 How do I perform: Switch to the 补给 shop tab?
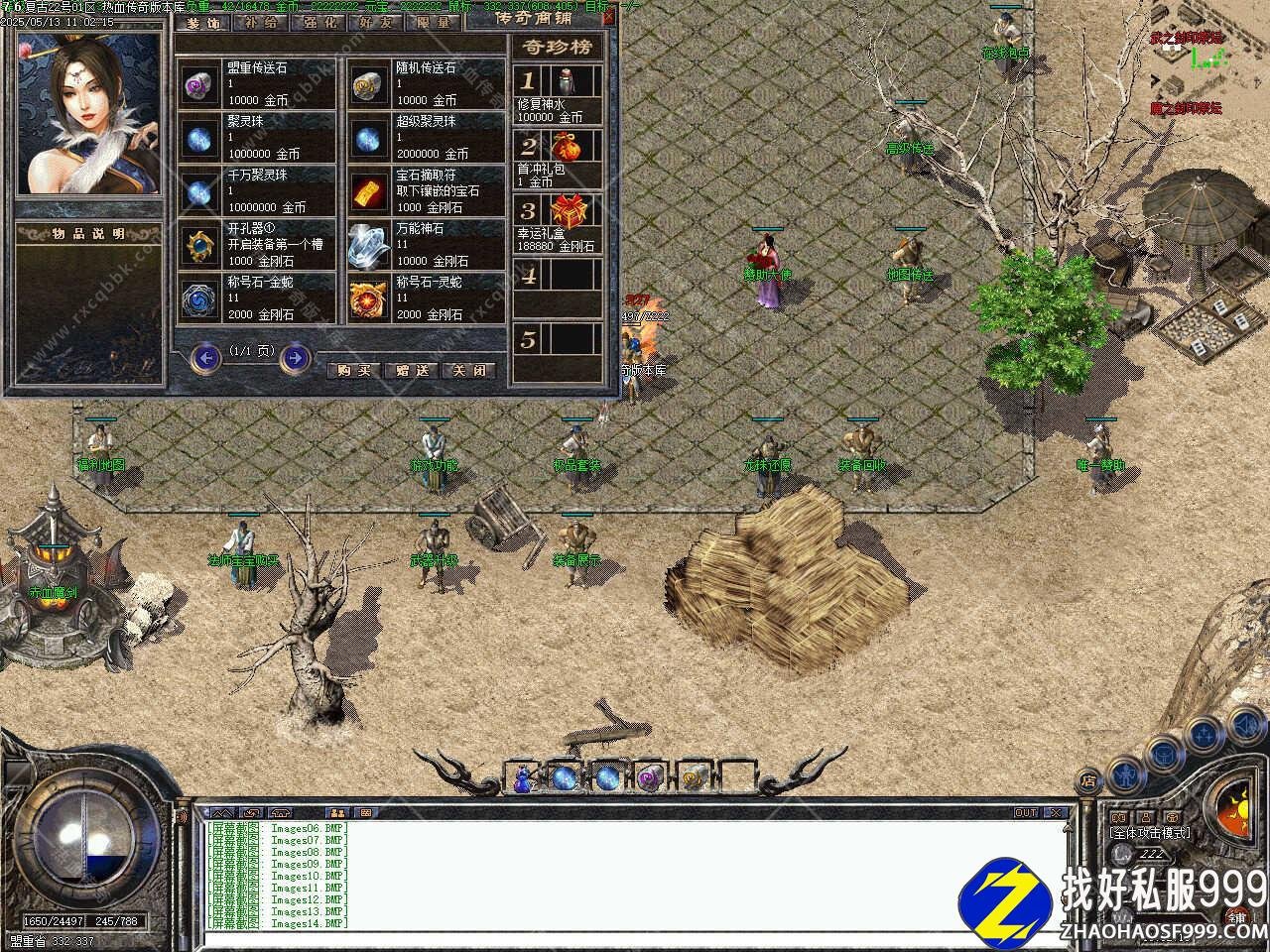click(261, 22)
